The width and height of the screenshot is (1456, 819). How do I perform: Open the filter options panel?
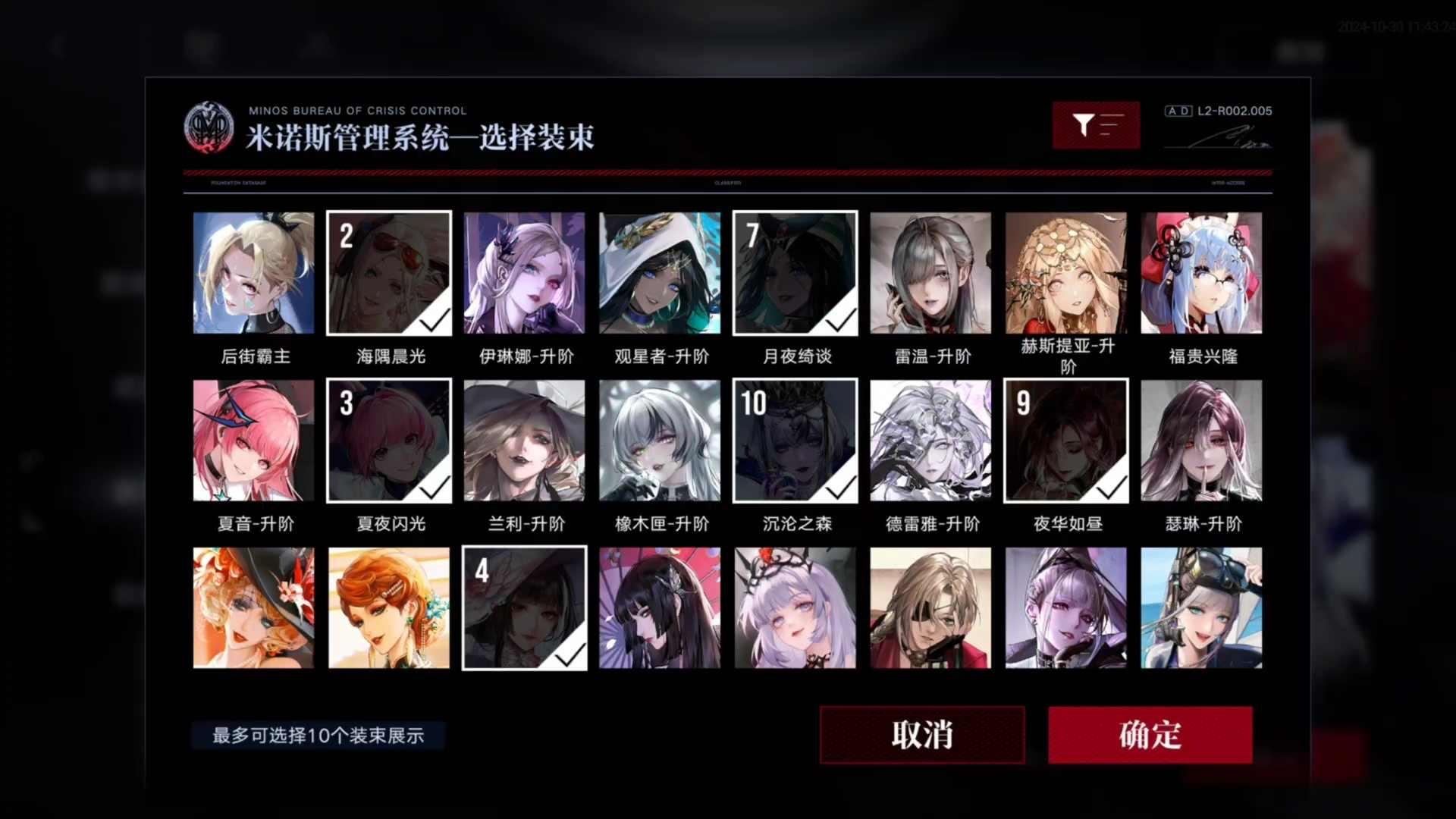[1095, 124]
